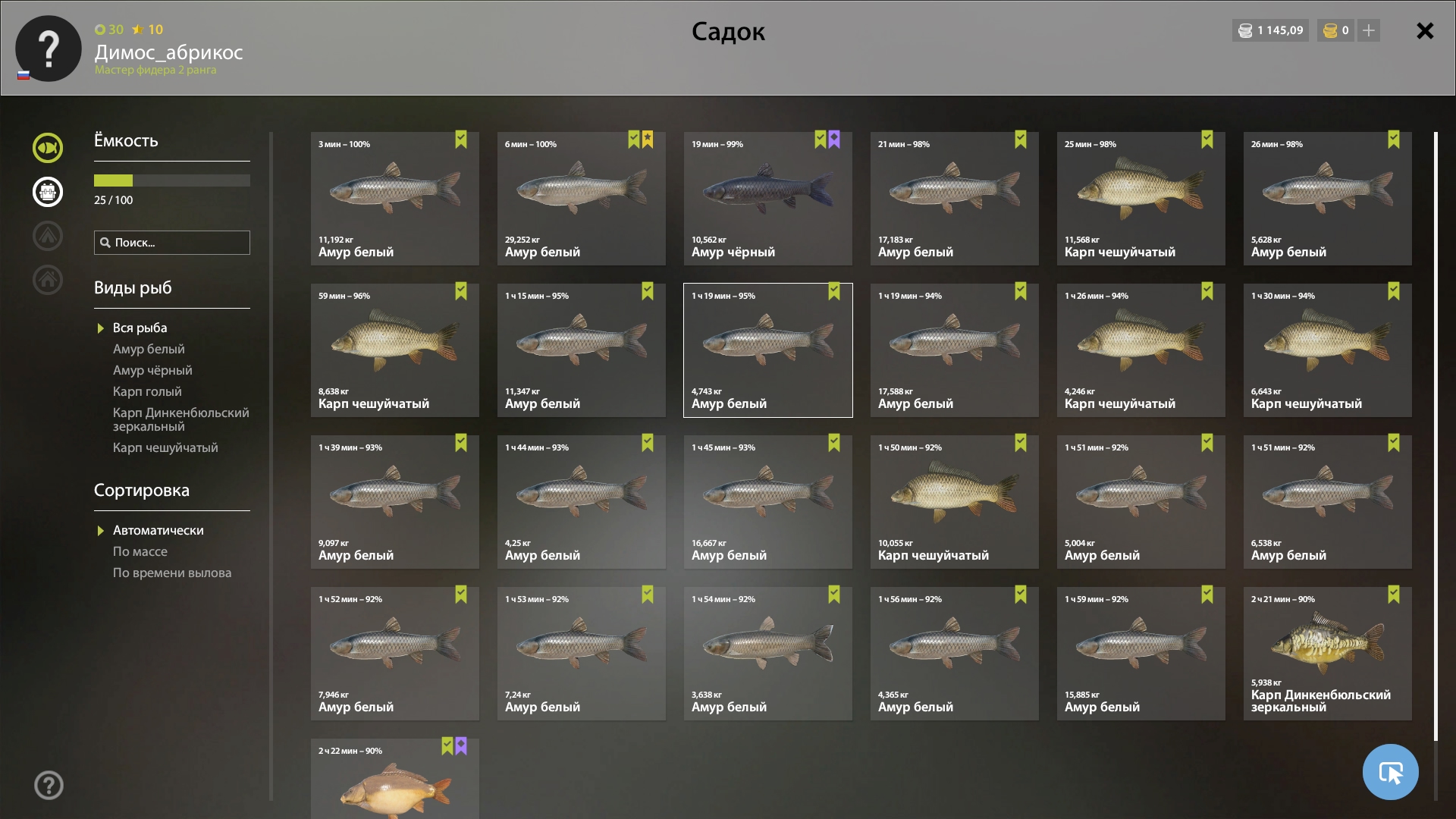Sort fish По массе
This screenshot has height=819, width=1456.
(x=140, y=551)
